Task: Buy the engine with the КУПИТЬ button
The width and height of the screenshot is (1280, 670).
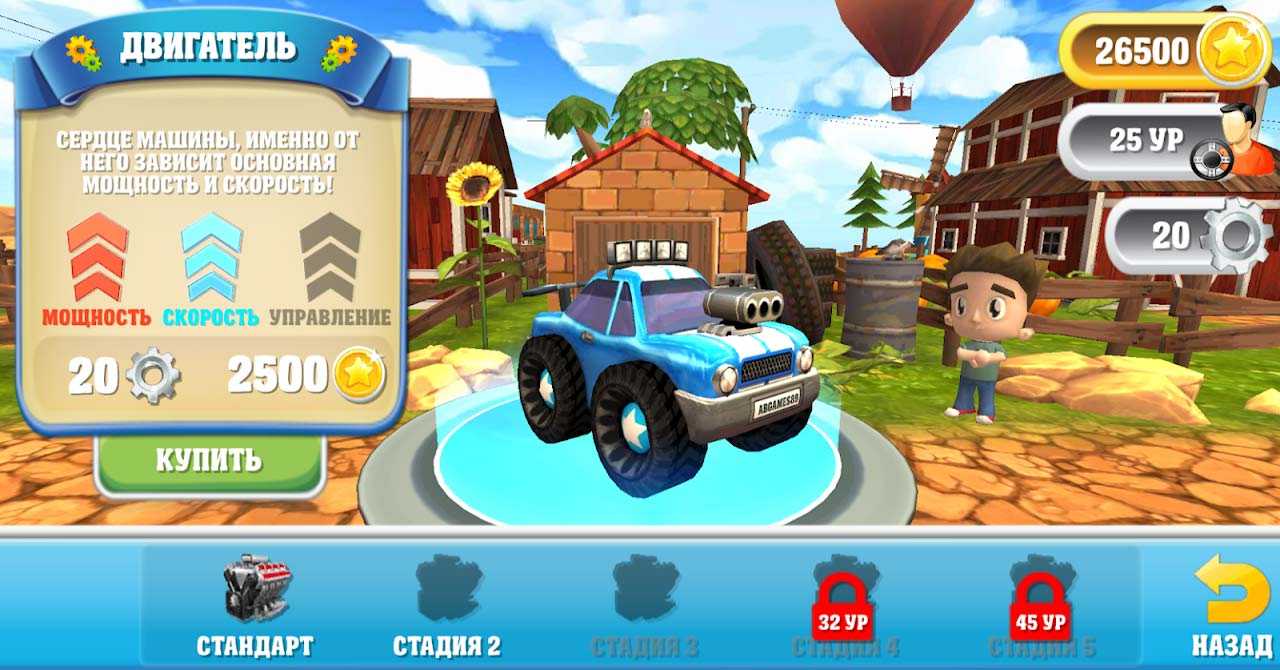Action: (209, 461)
